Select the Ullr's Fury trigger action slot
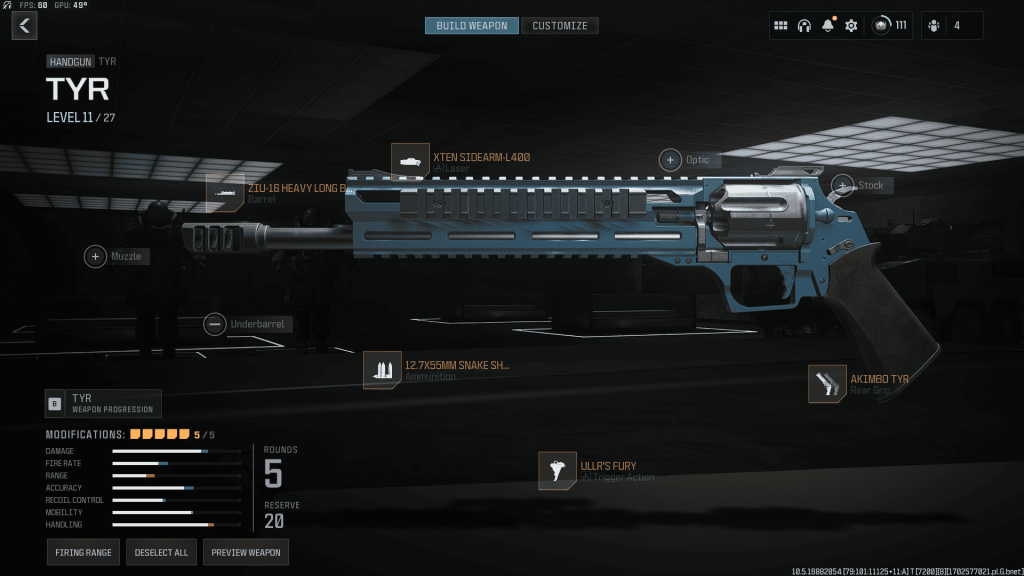The height and width of the screenshot is (576, 1024). click(x=557, y=471)
